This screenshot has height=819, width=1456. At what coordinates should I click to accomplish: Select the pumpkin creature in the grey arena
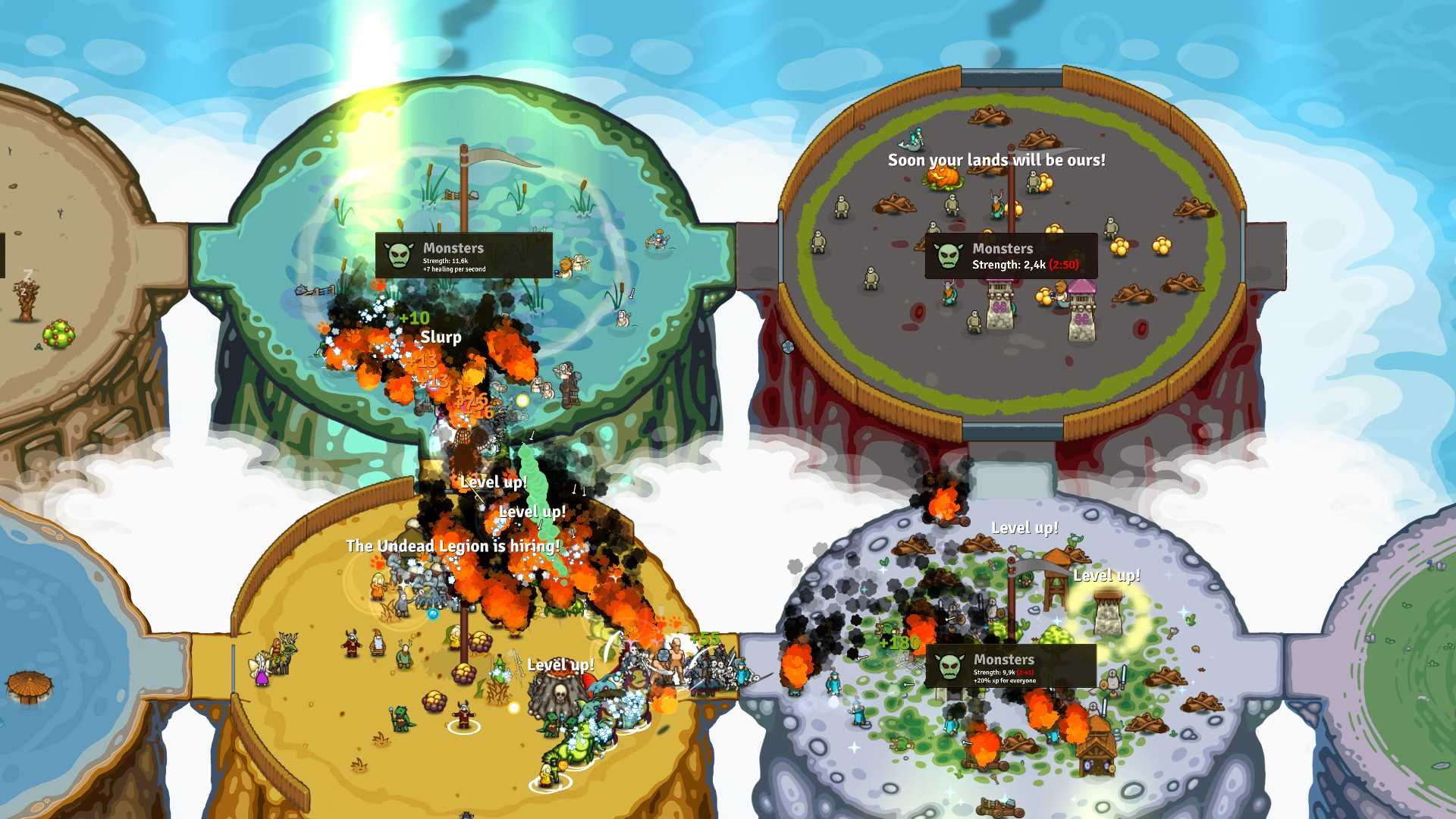[943, 177]
